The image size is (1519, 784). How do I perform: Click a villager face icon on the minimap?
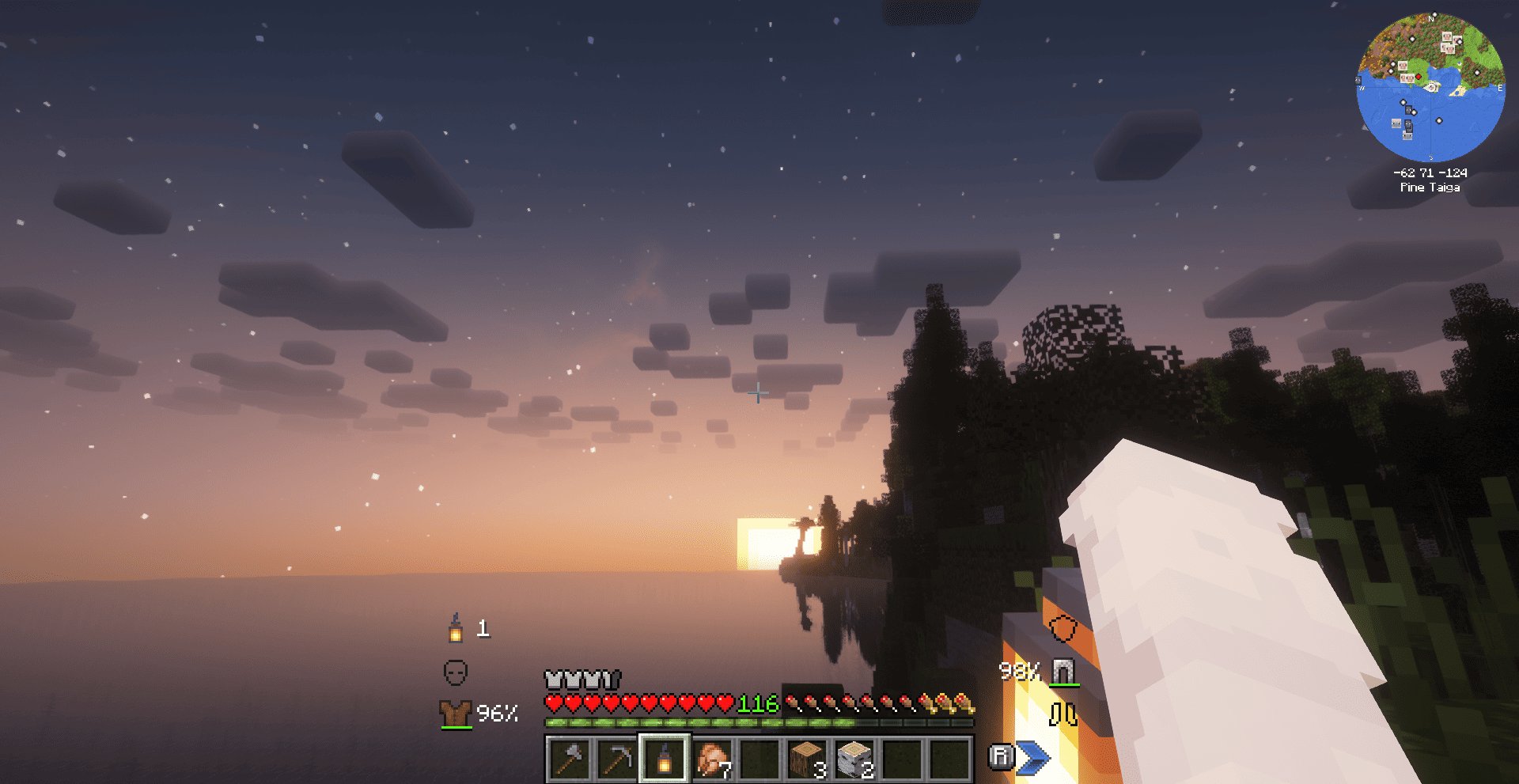point(1445,37)
